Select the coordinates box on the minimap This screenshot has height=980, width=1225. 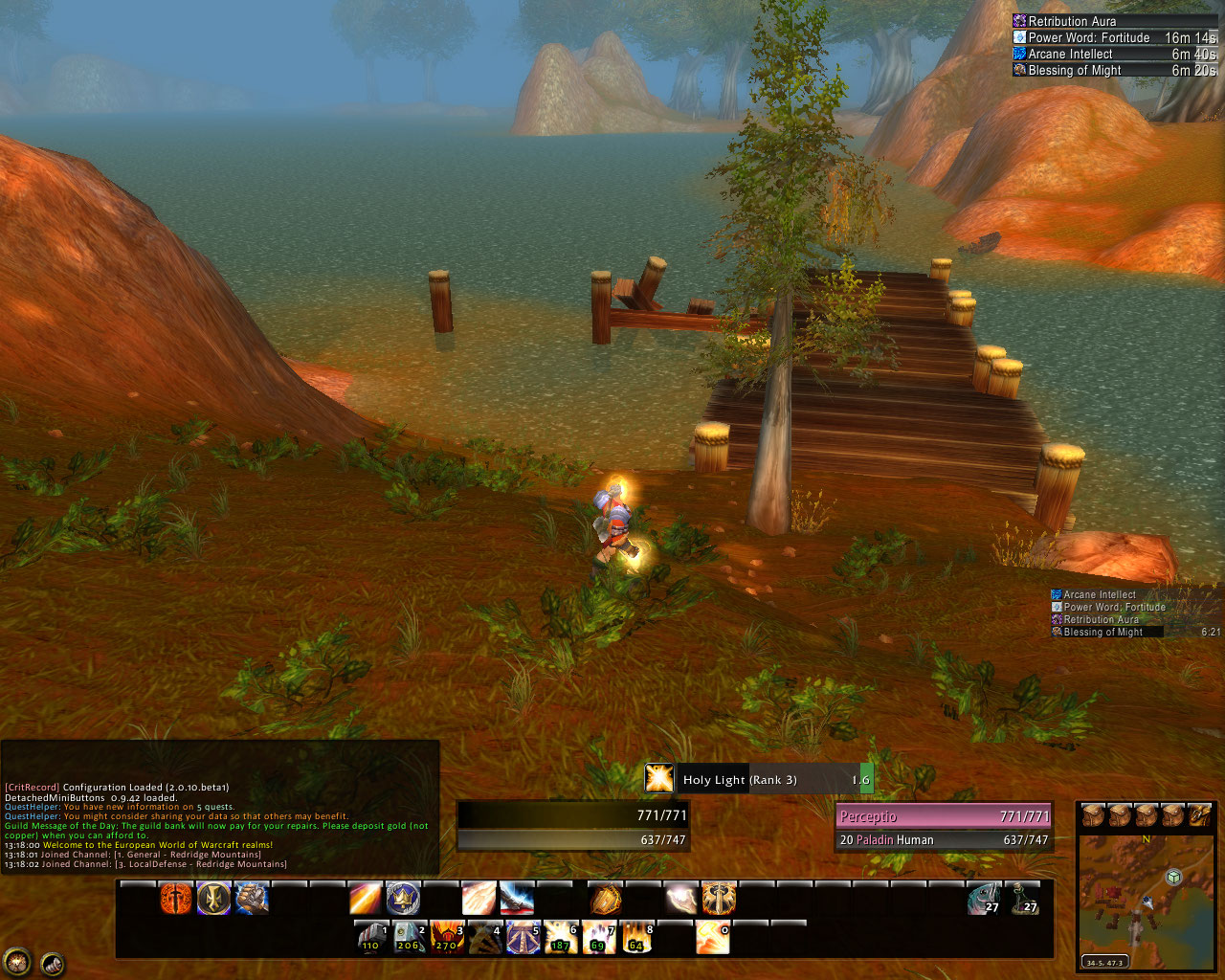[x=1104, y=962]
